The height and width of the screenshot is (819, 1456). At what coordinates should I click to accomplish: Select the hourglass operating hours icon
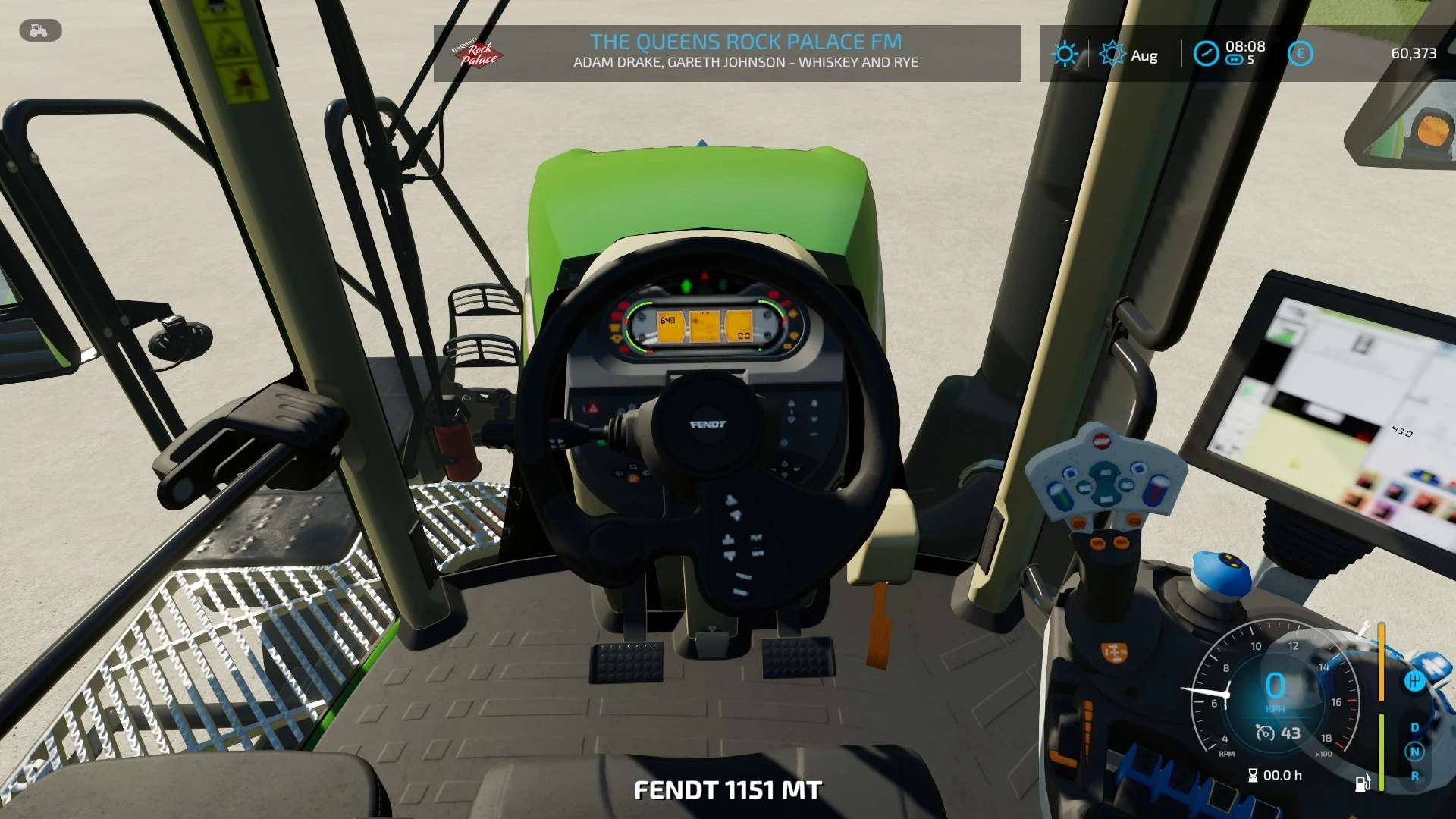[x=1253, y=776]
